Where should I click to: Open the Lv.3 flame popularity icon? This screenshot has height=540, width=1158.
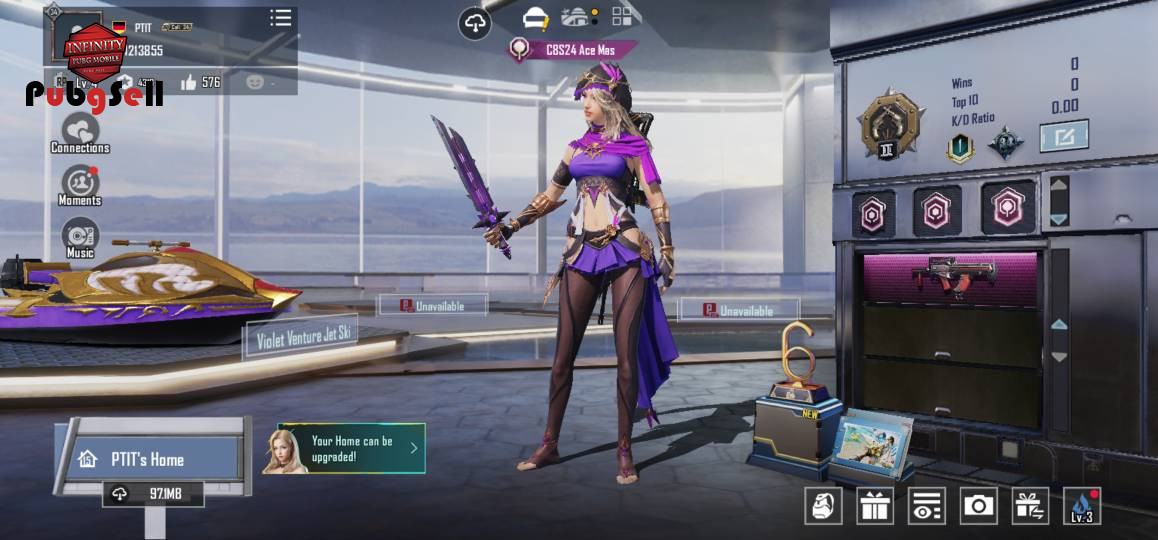1082,506
